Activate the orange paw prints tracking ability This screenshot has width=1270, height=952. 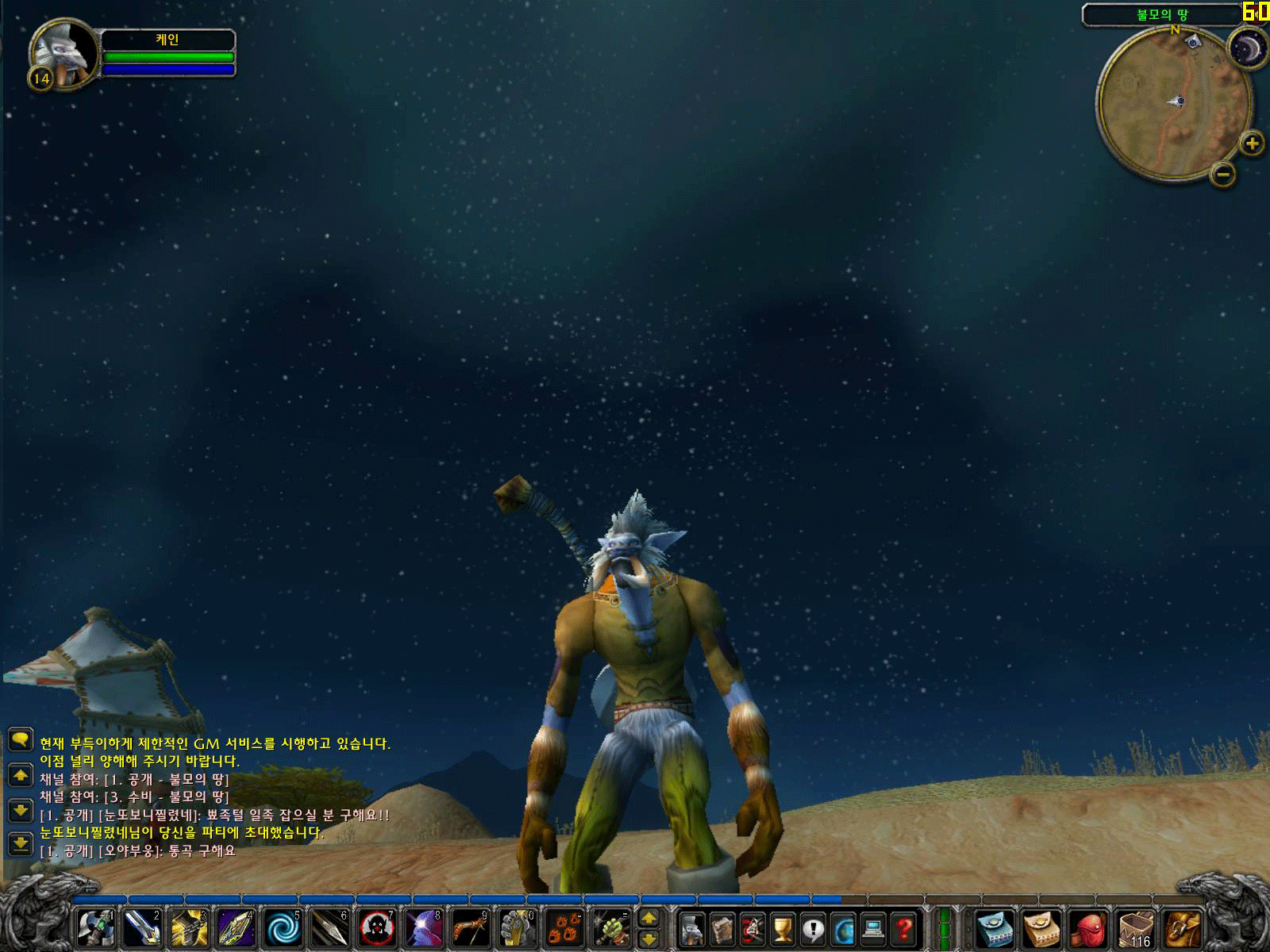(x=564, y=928)
